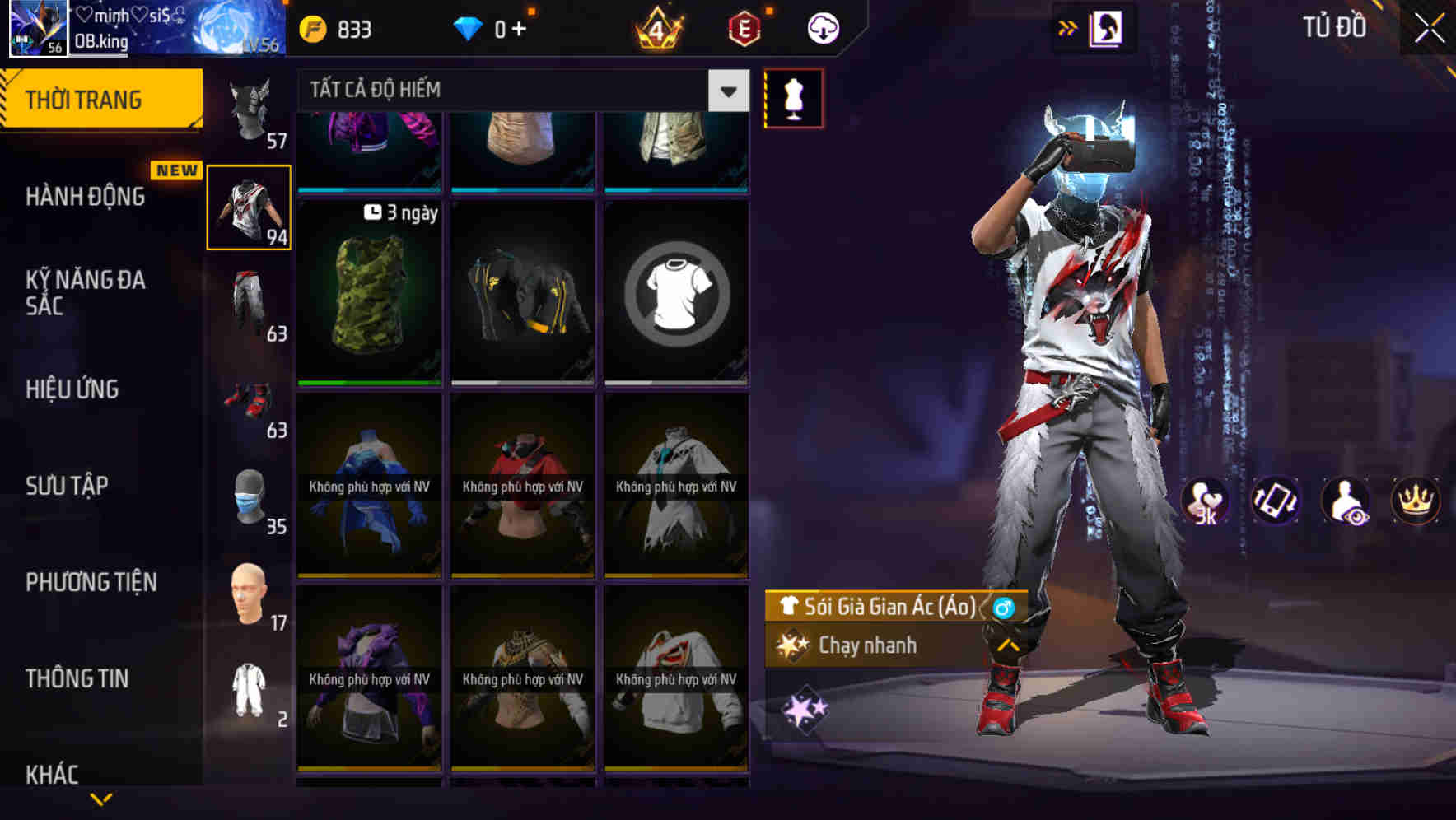Open the PHƯƠNG TIỆN category

tap(91, 582)
